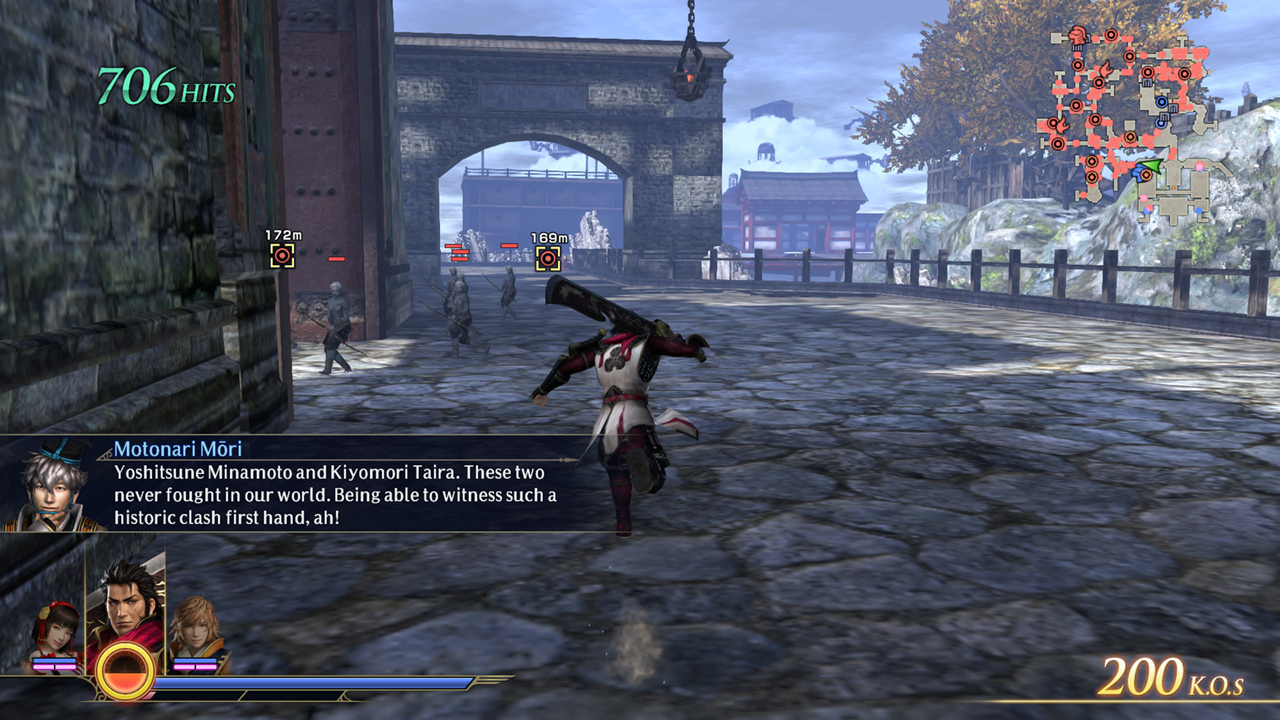
Task: Select the garrison gate icon on the minimap
Action: tap(1173, 109)
